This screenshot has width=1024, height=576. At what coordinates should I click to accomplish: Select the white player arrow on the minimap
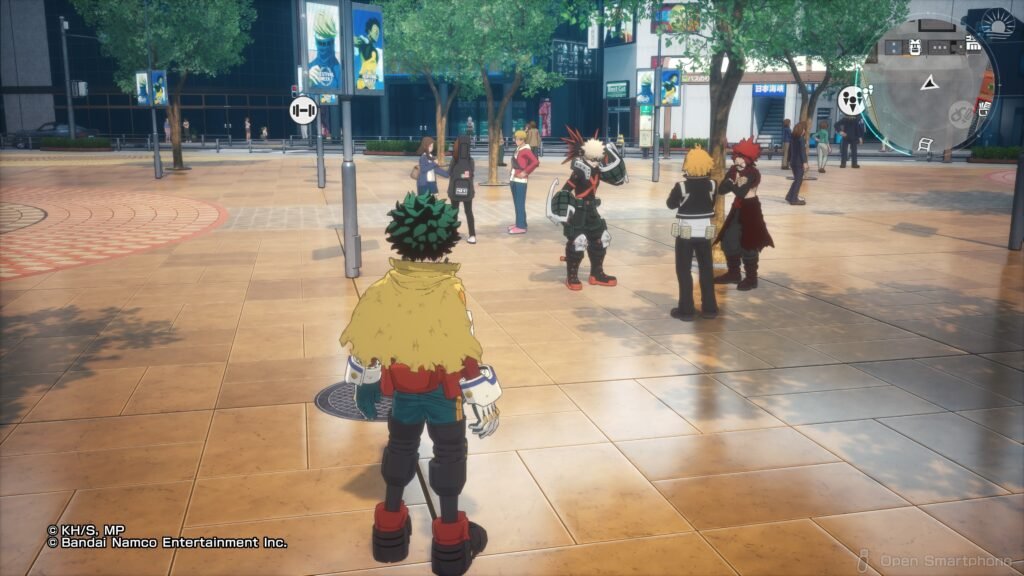point(929,83)
